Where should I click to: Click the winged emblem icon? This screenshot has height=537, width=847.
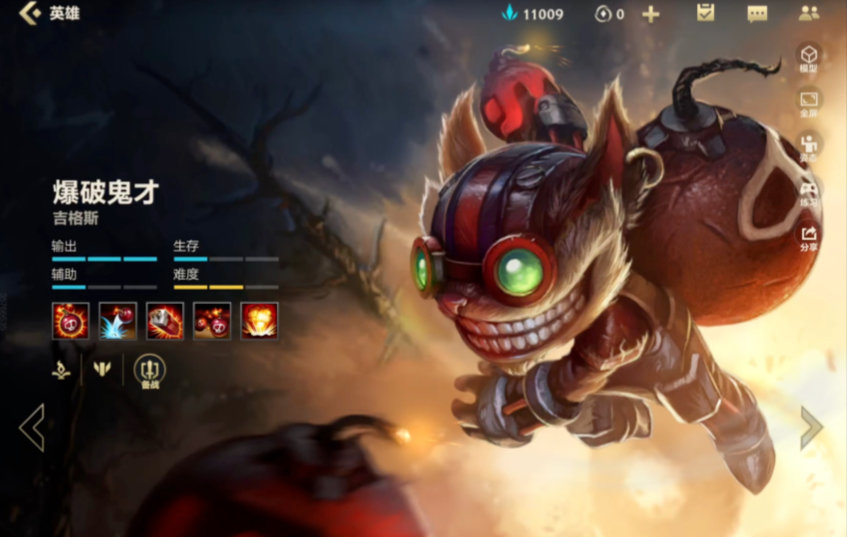(101, 369)
